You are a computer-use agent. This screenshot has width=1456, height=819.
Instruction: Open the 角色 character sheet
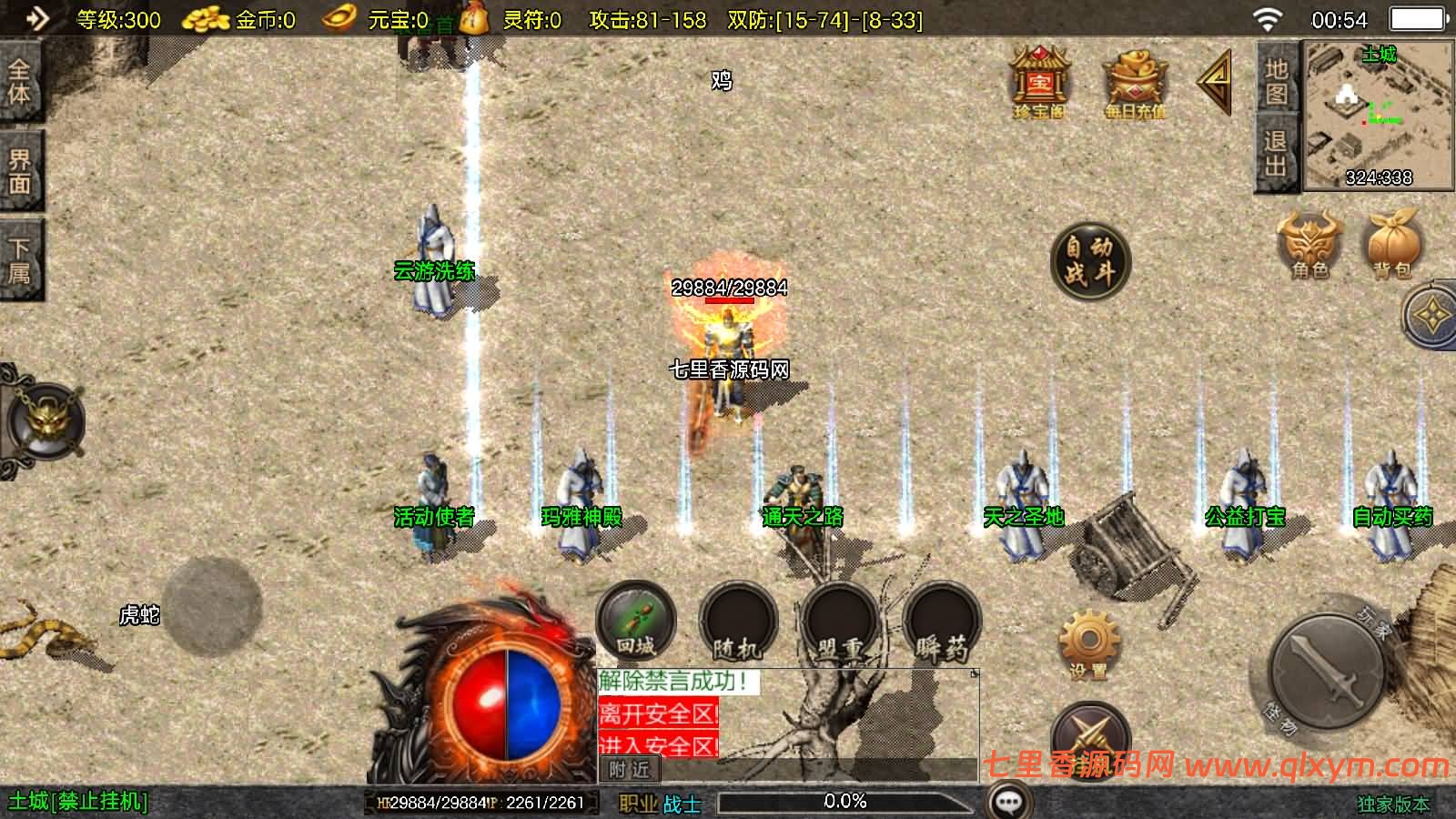(1309, 244)
